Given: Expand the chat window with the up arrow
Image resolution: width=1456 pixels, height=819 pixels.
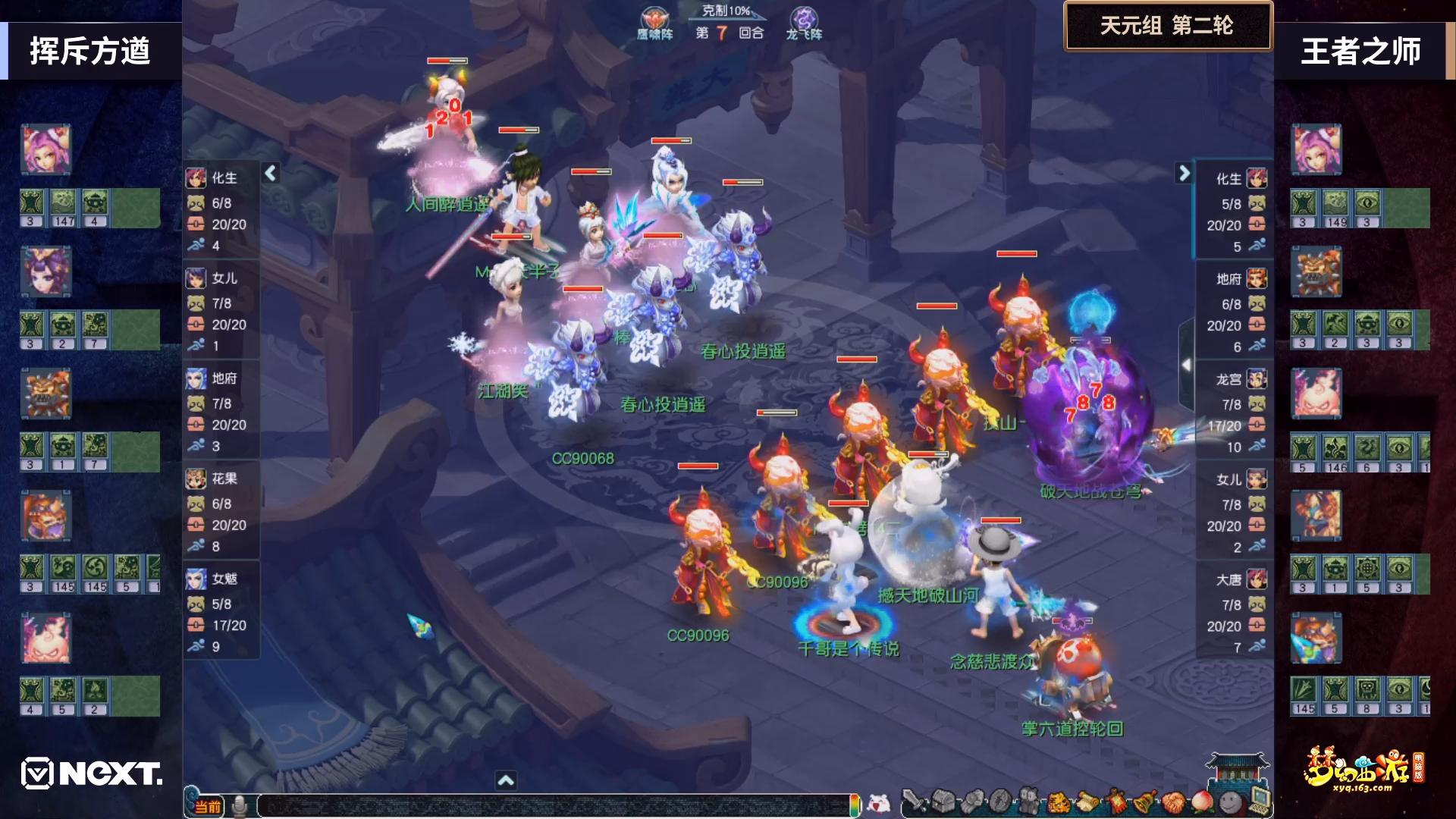Looking at the screenshot, I should tap(506, 780).
